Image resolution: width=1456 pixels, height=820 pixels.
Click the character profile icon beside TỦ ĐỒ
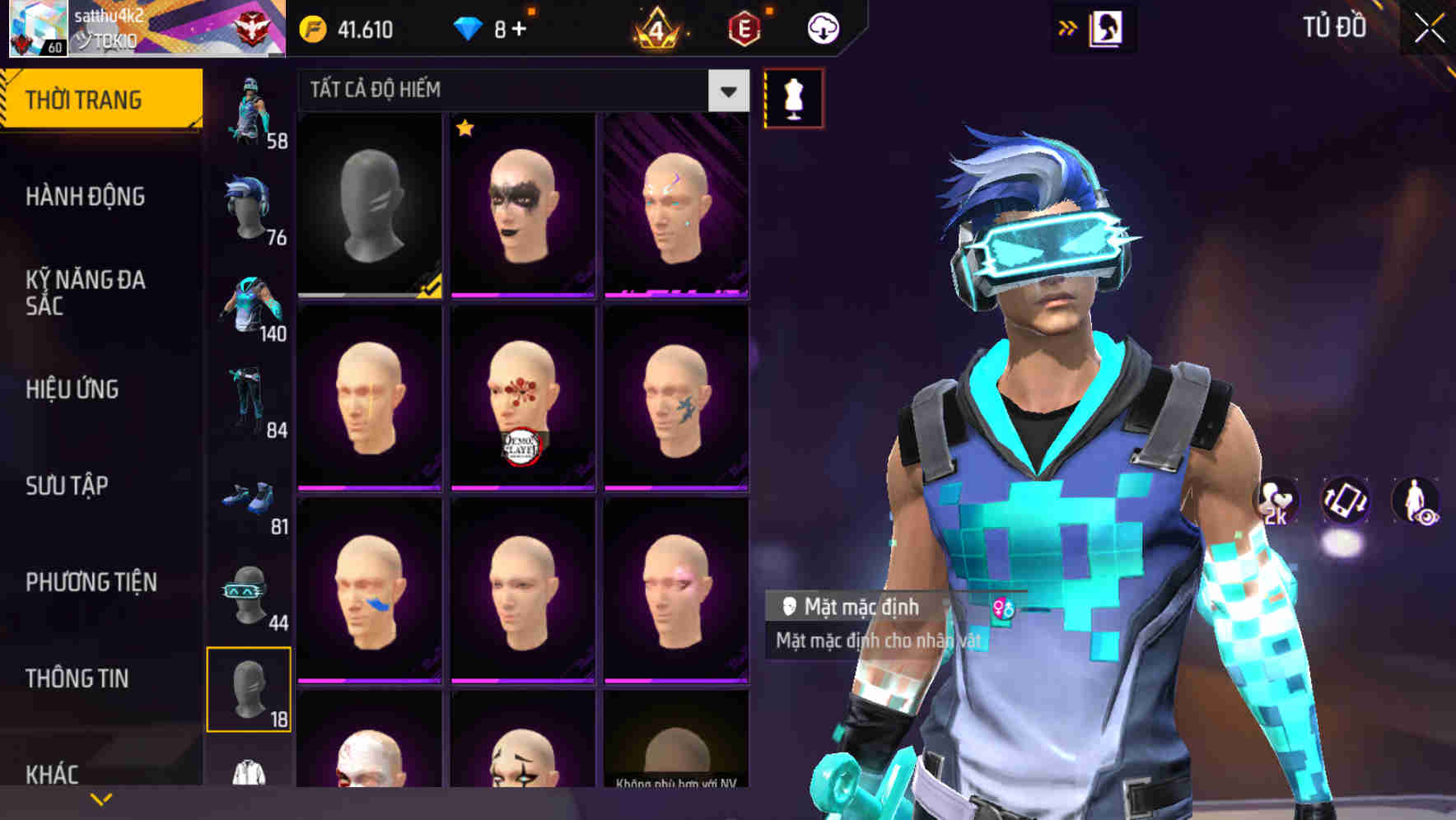click(x=1108, y=27)
